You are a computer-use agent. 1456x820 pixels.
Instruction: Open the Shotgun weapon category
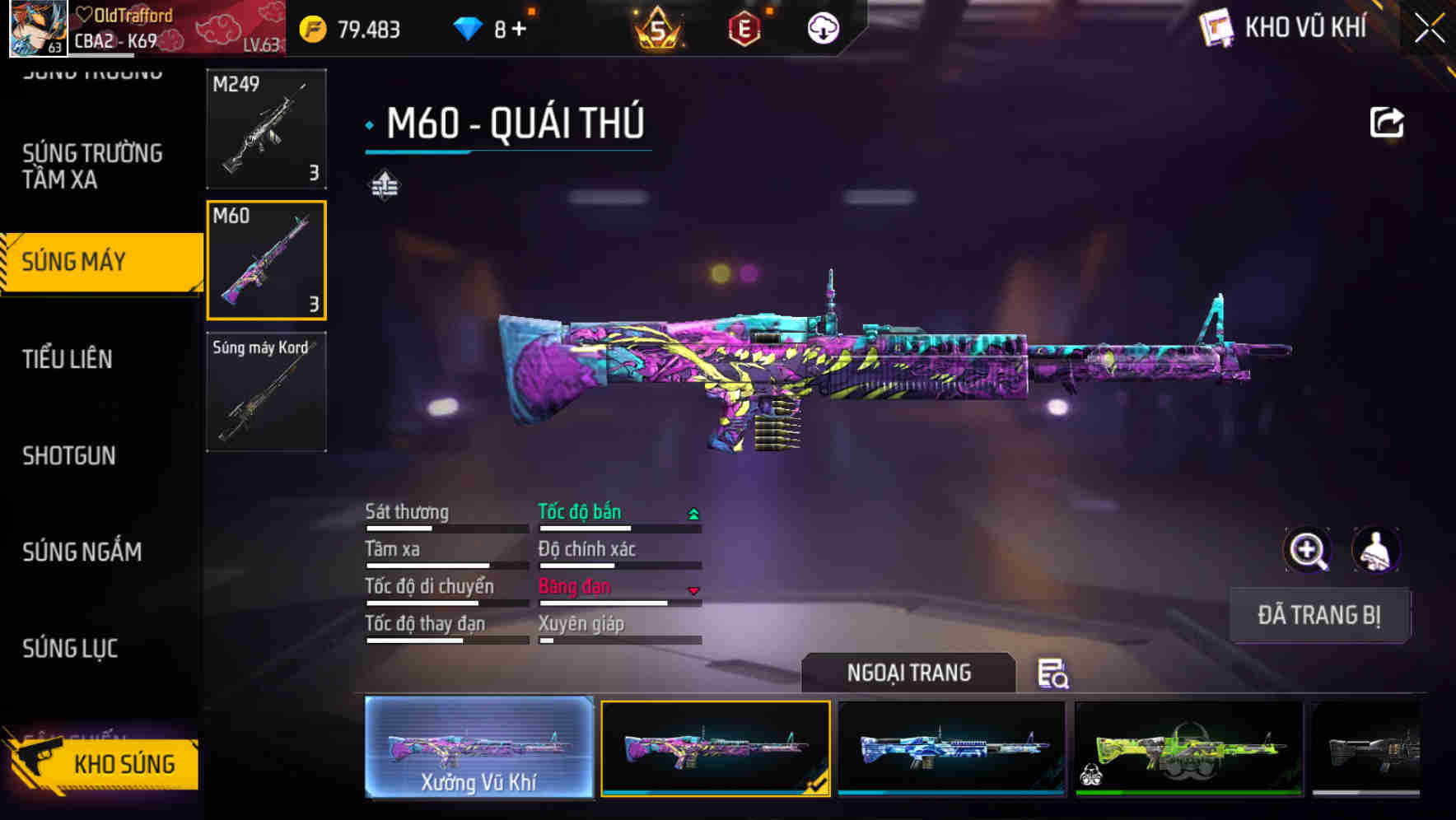[x=69, y=455]
